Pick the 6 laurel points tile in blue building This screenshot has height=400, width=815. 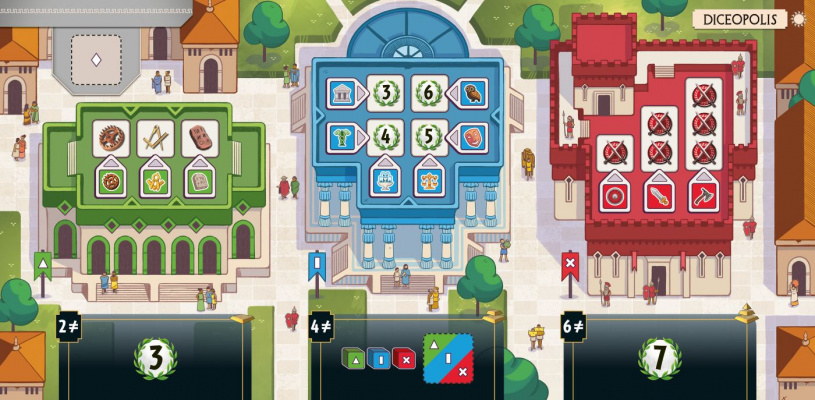tap(428, 93)
